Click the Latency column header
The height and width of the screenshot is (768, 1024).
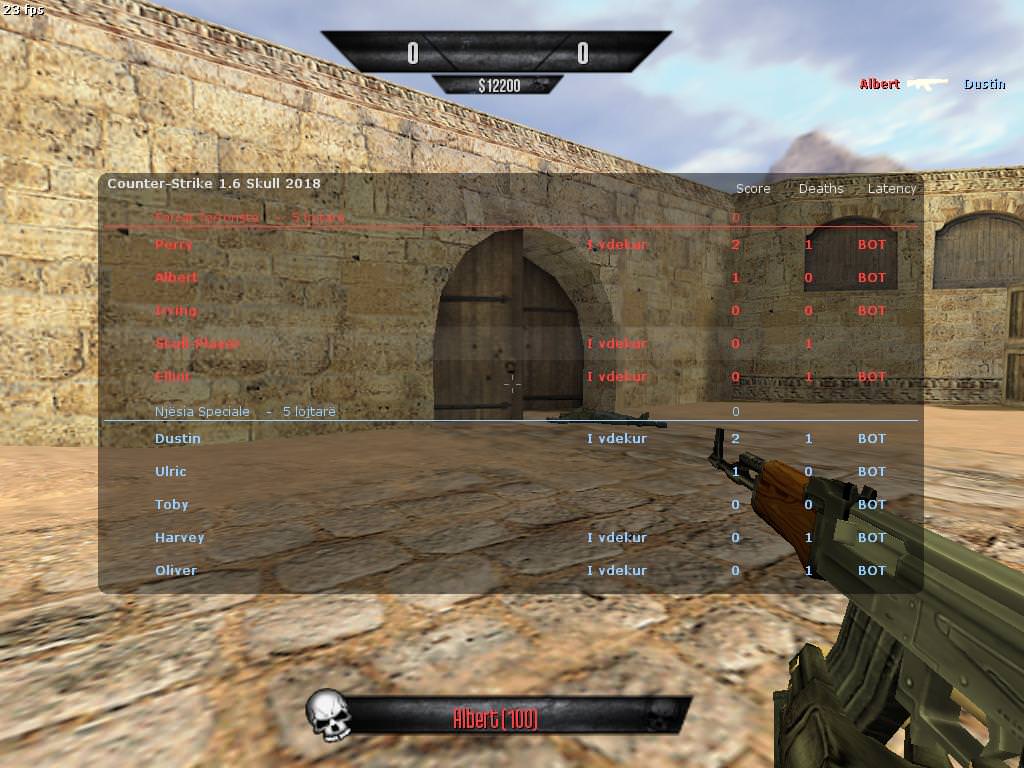click(x=891, y=188)
